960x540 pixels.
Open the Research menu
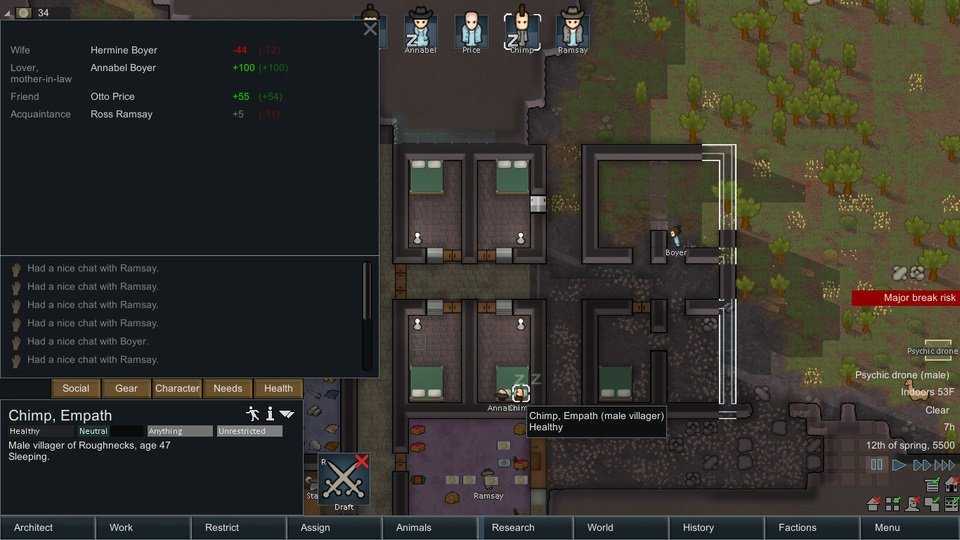pos(513,527)
